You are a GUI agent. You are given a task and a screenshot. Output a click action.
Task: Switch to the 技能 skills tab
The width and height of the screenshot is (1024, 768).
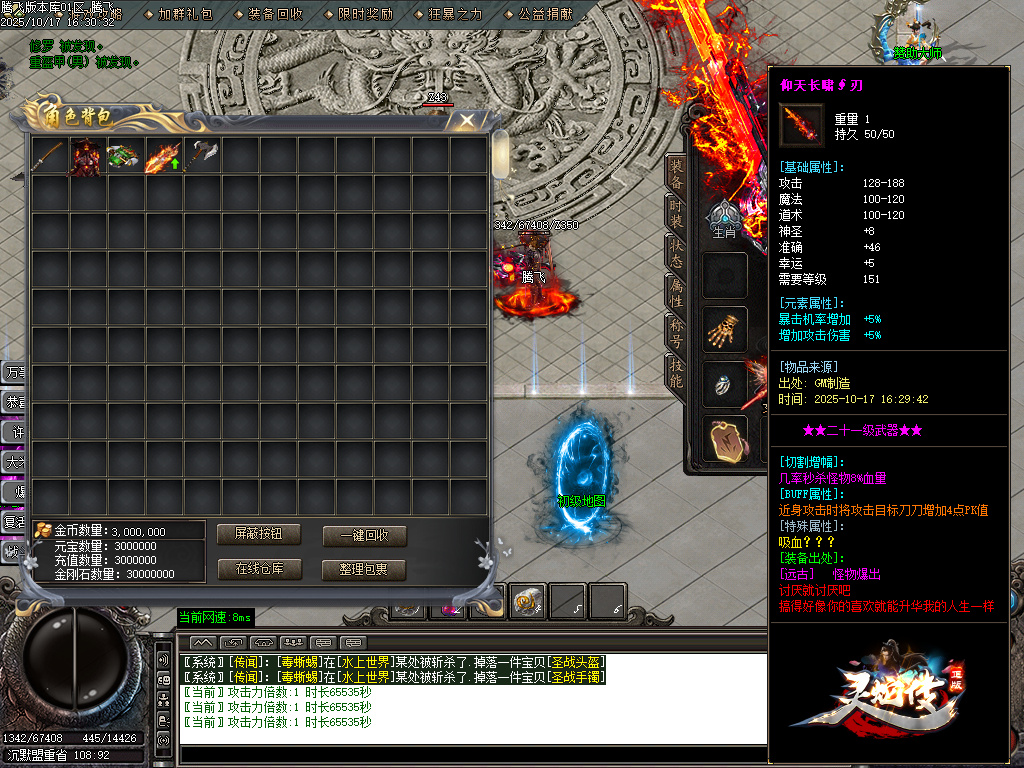click(x=677, y=372)
